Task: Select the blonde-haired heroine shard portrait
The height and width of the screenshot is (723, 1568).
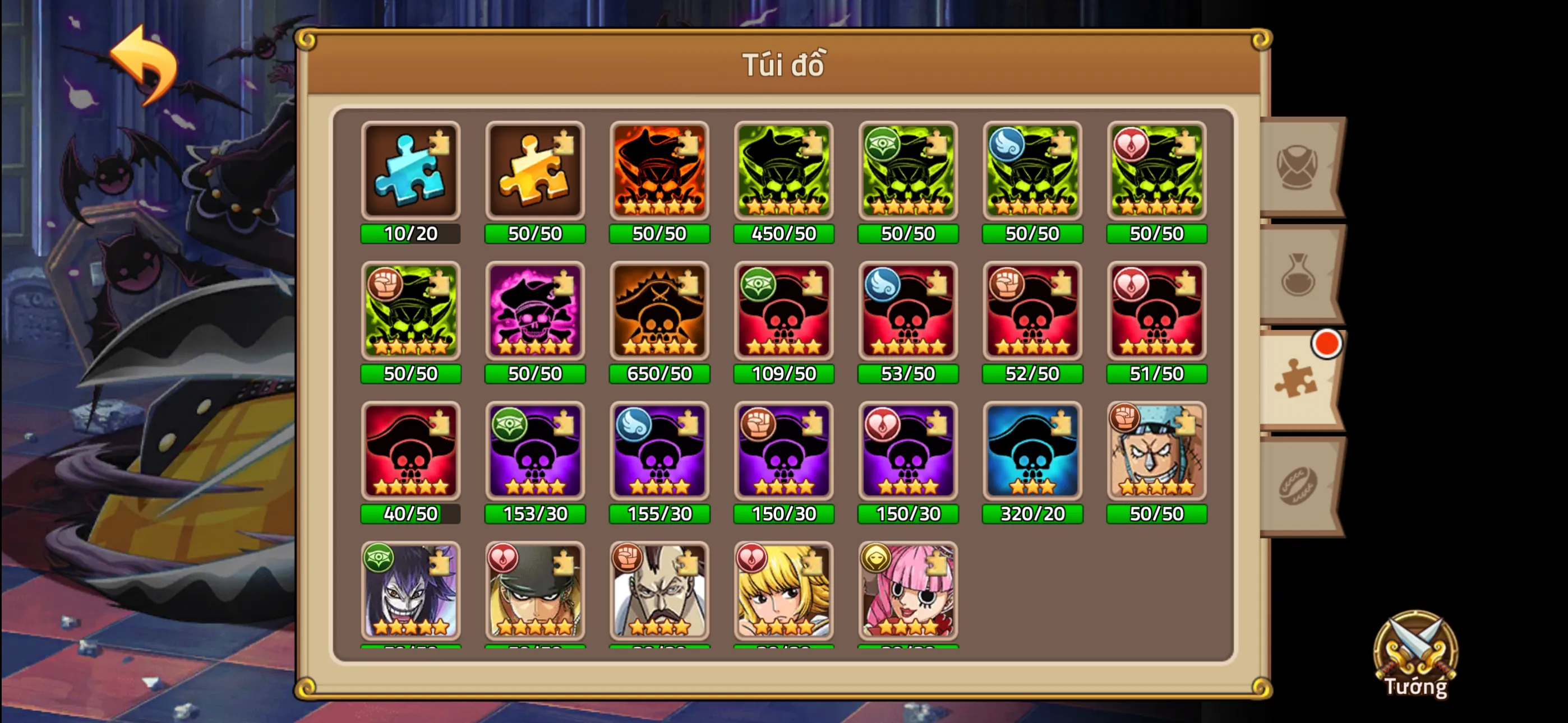Action: pos(783,592)
